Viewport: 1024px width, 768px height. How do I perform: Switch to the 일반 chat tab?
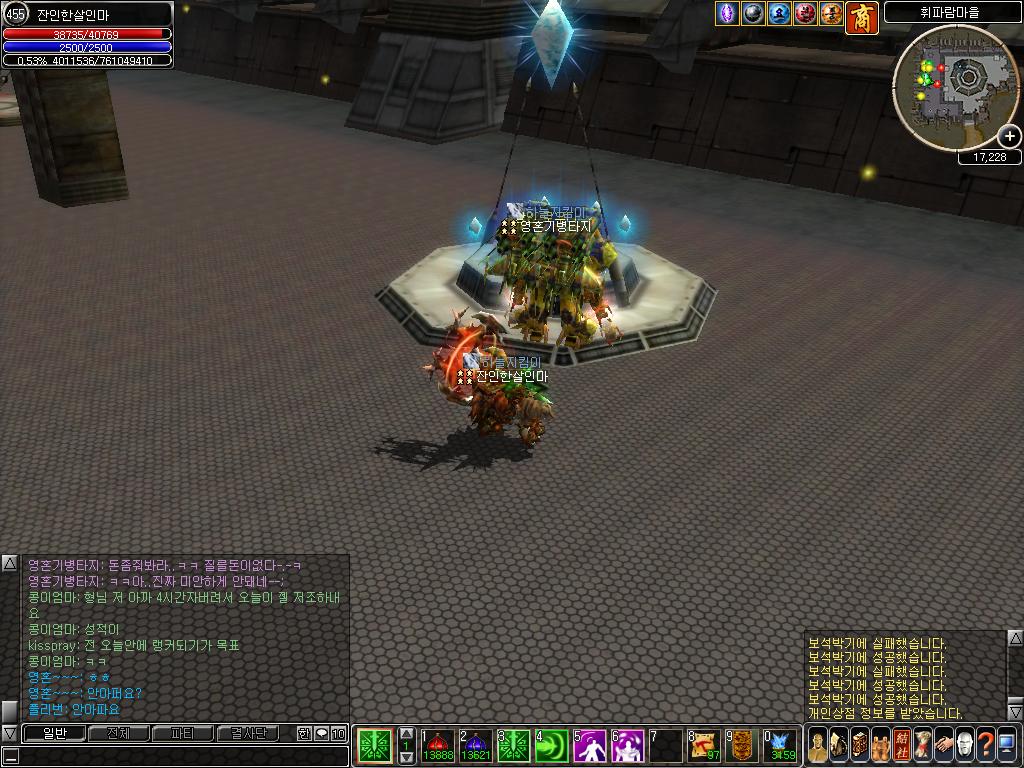54,733
